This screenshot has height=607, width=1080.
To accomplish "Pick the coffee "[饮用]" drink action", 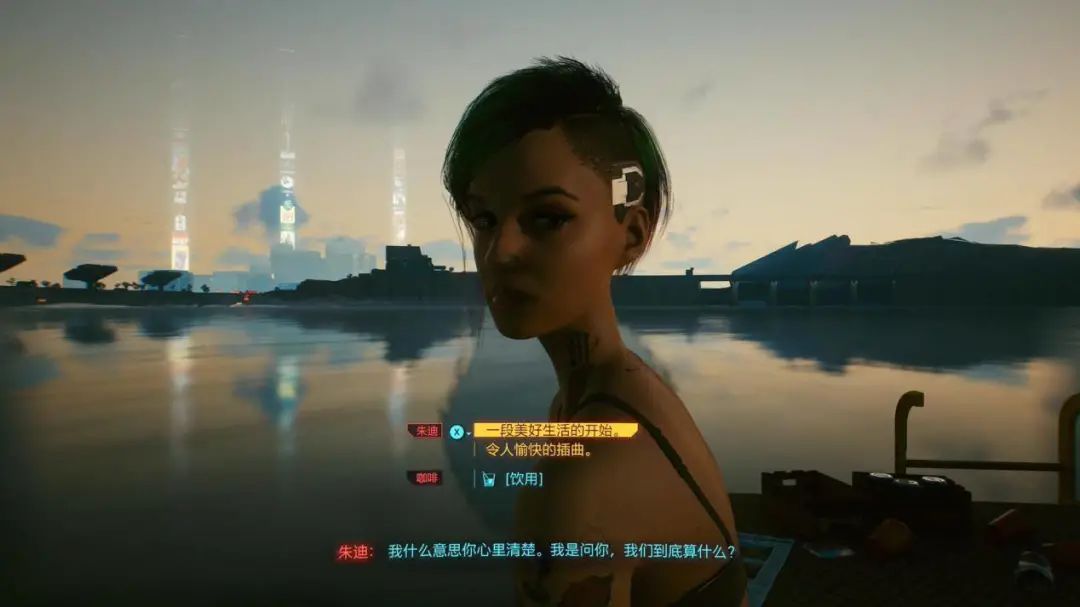I will tap(523, 479).
